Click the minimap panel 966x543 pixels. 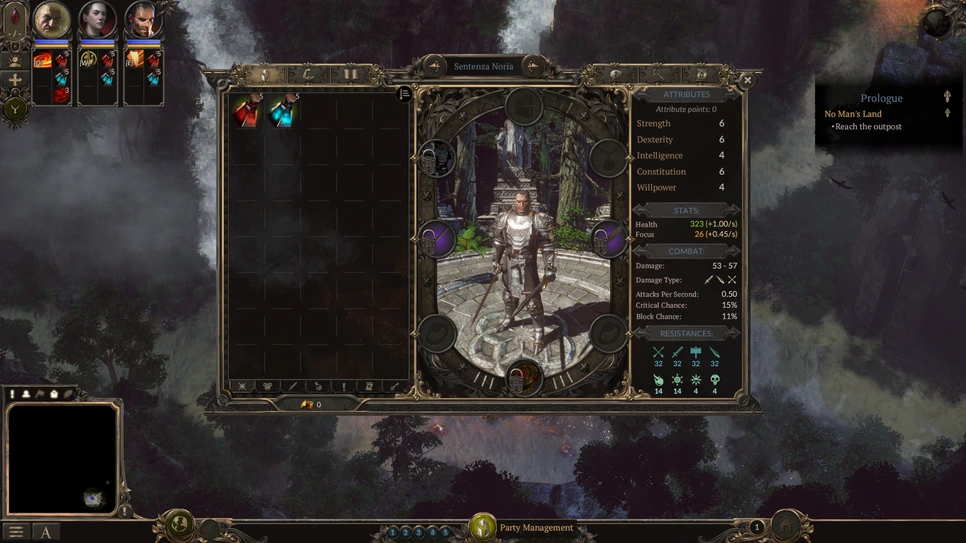(x=62, y=458)
